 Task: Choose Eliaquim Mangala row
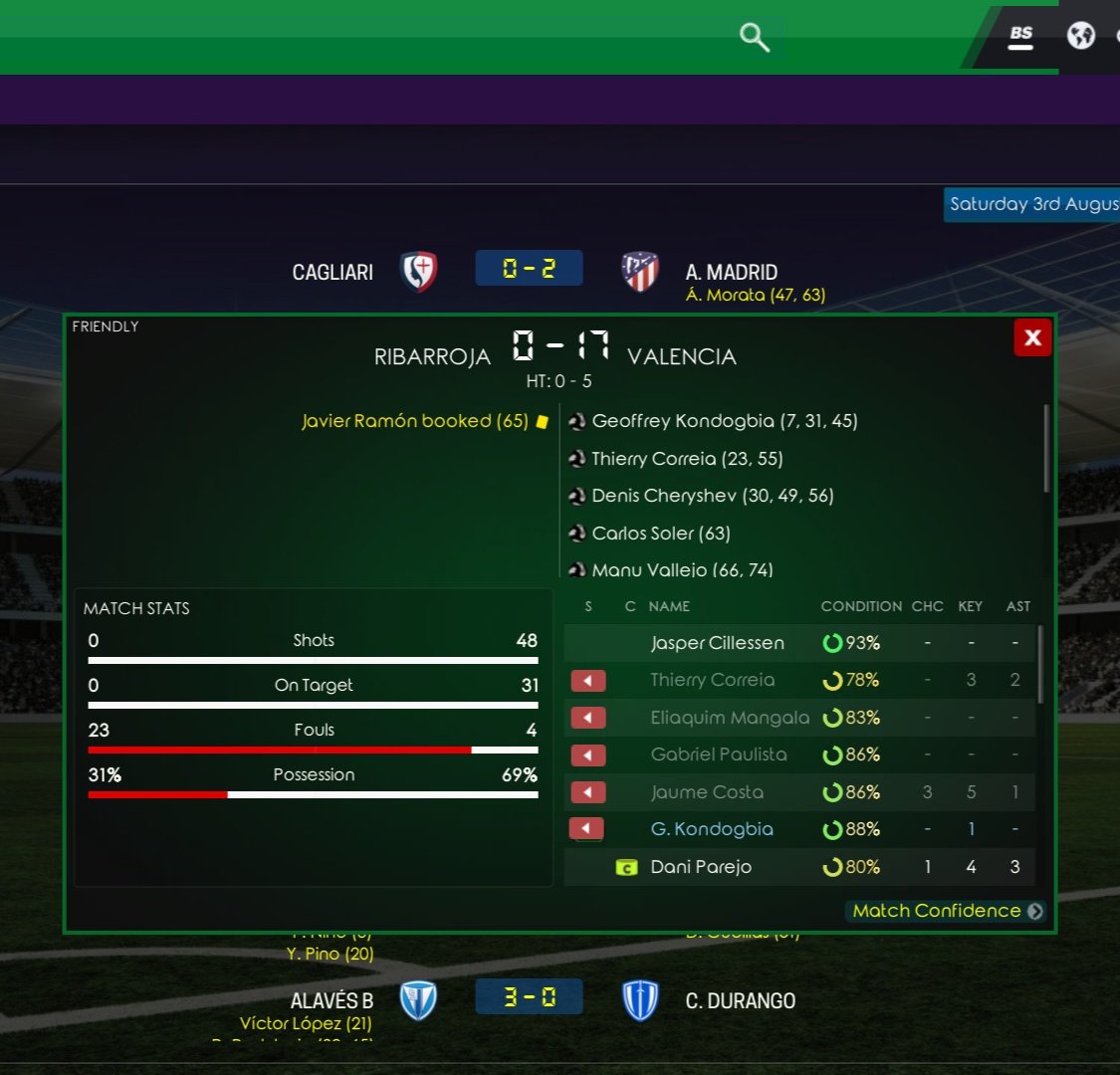coord(729,718)
